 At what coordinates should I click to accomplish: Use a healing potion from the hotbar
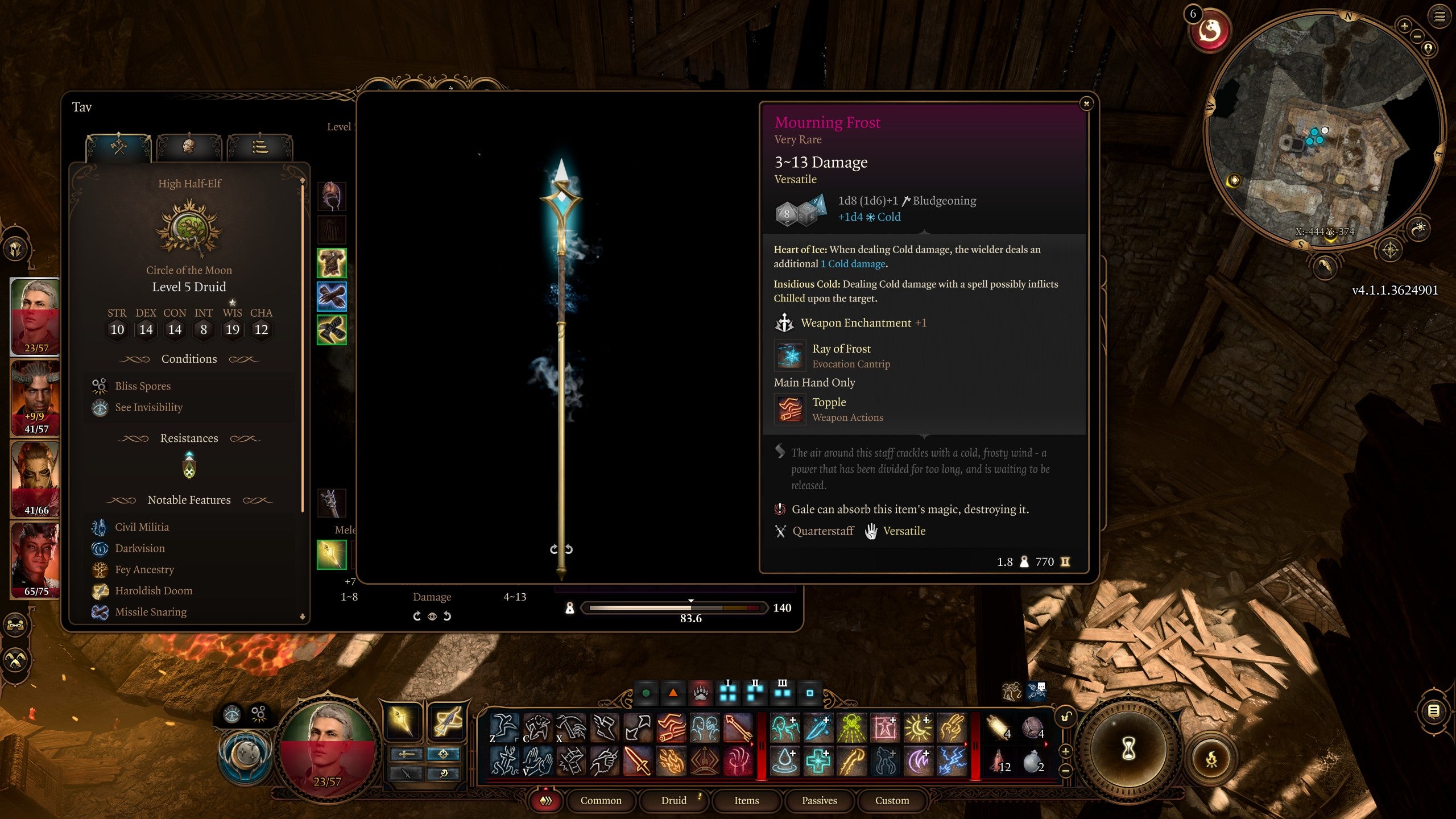[x=999, y=762]
